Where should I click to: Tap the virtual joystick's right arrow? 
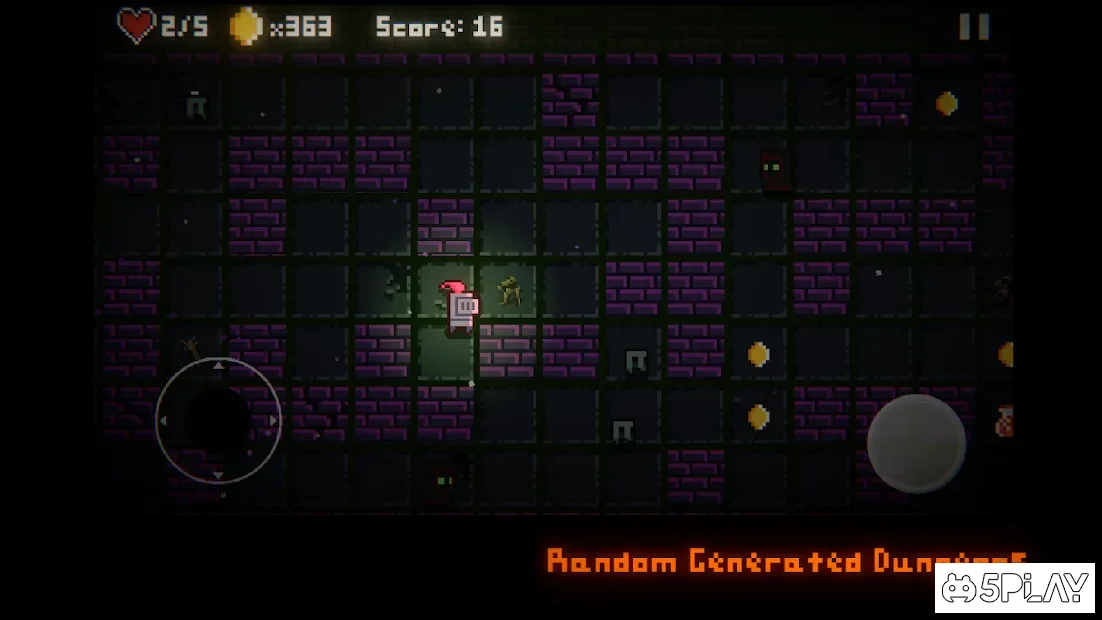[273, 421]
